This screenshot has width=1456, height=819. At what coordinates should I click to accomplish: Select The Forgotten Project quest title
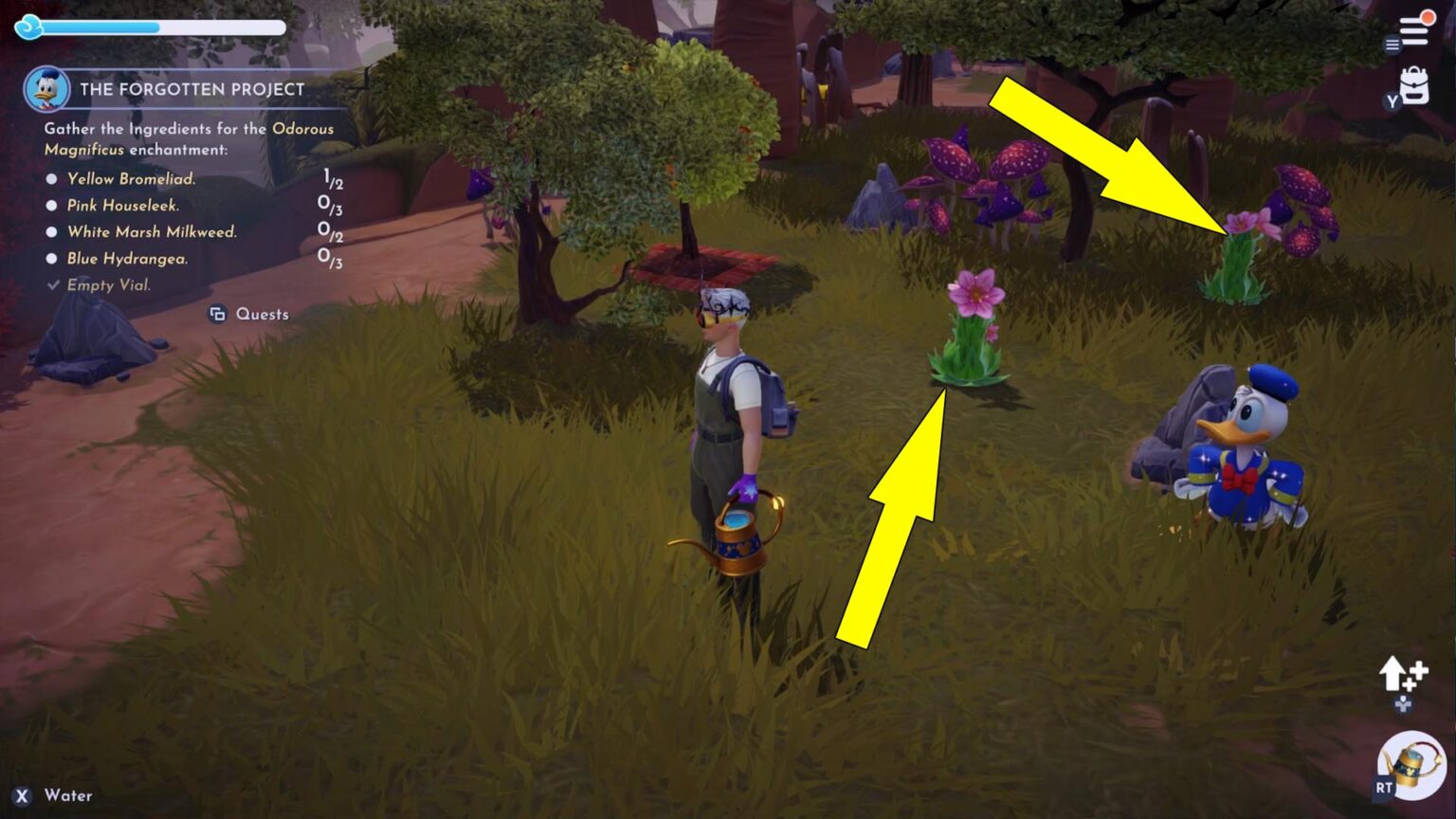tap(192, 89)
